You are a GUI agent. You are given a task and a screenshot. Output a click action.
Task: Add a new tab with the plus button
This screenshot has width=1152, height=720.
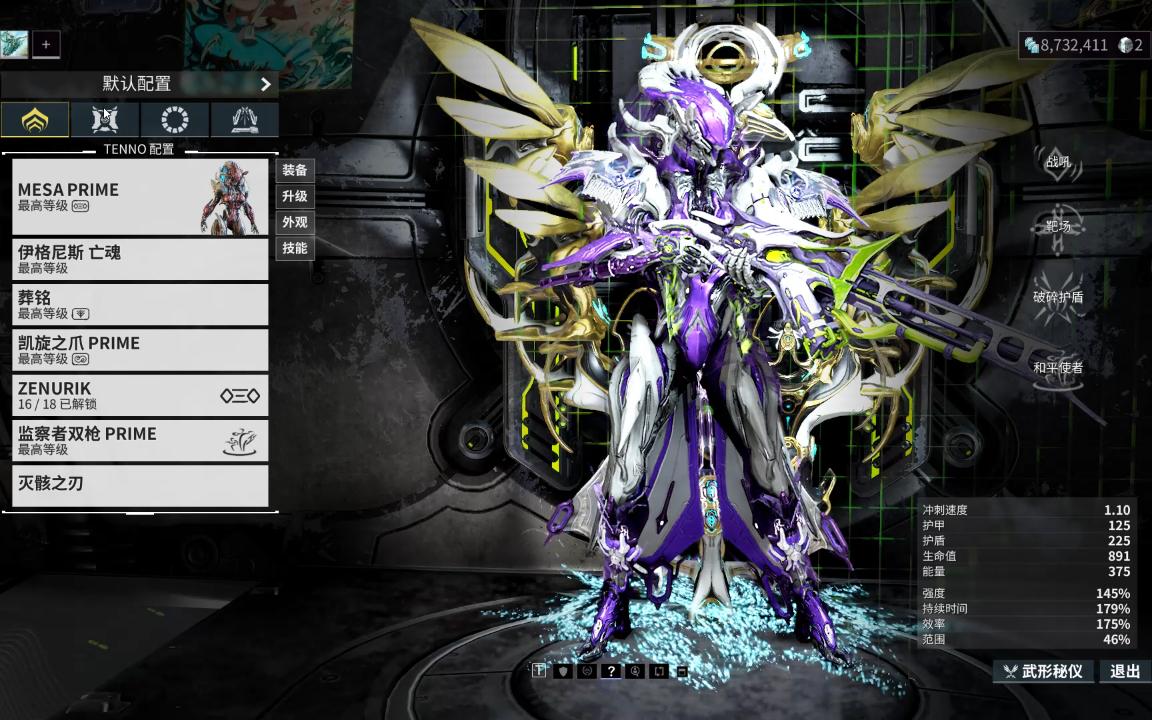45,44
